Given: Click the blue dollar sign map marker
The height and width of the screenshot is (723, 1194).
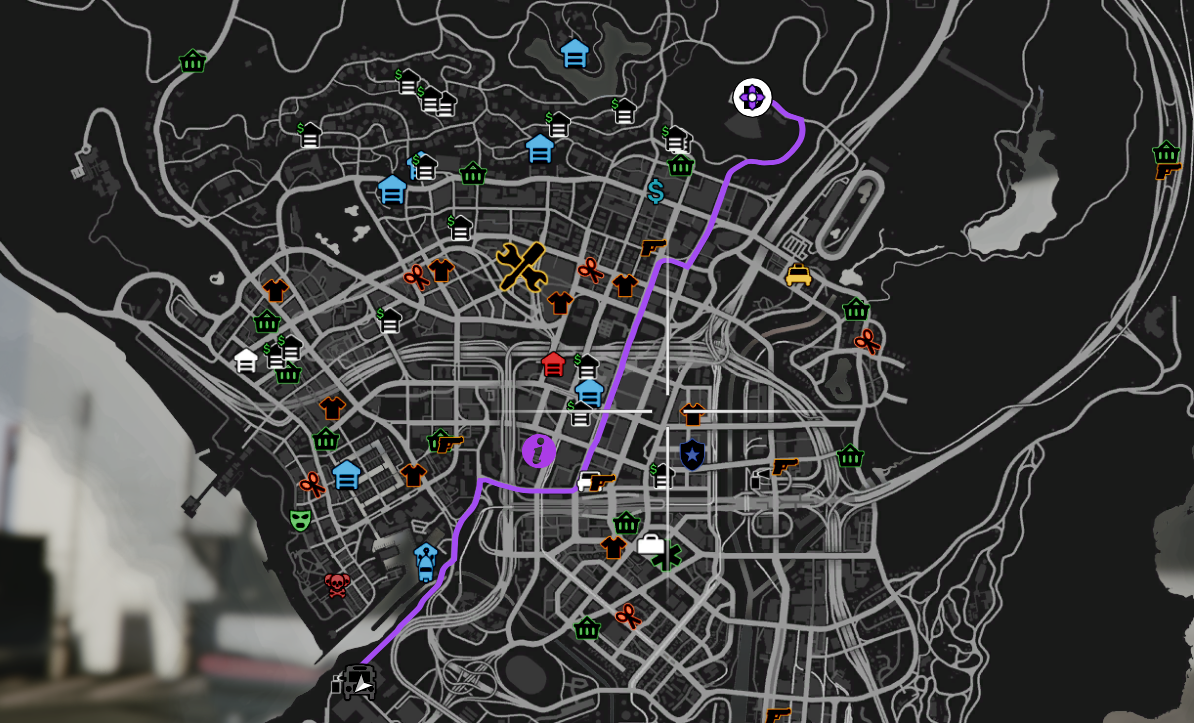Looking at the screenshot, I should tap(656, 191).
